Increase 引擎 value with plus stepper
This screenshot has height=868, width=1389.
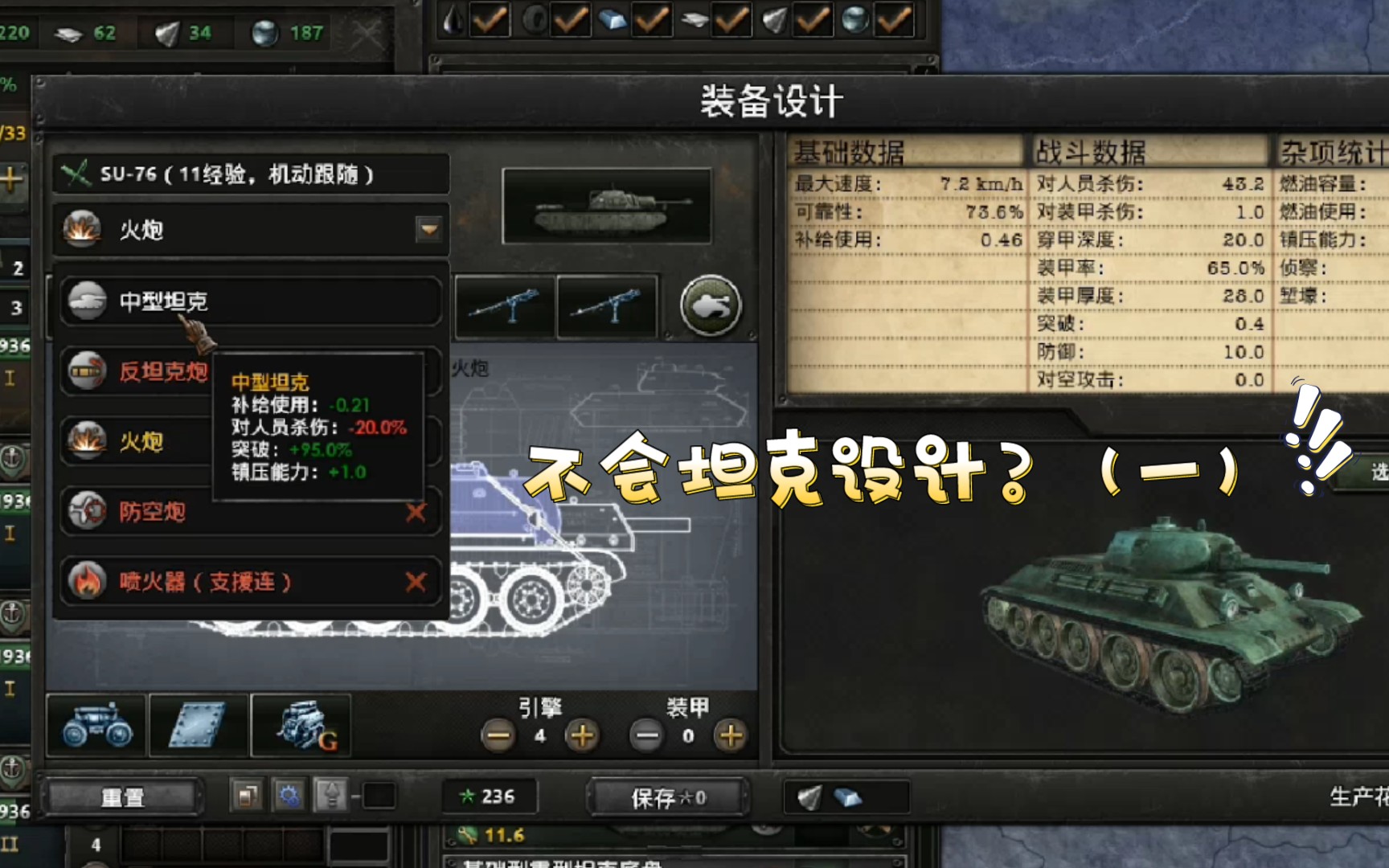tap(581, 734)
